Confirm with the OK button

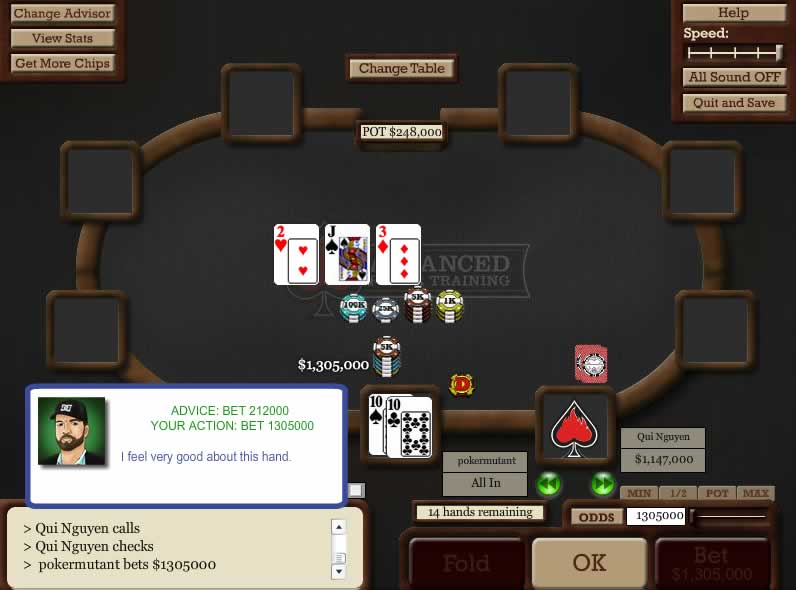pyautogui.click(x=589, y=563)
